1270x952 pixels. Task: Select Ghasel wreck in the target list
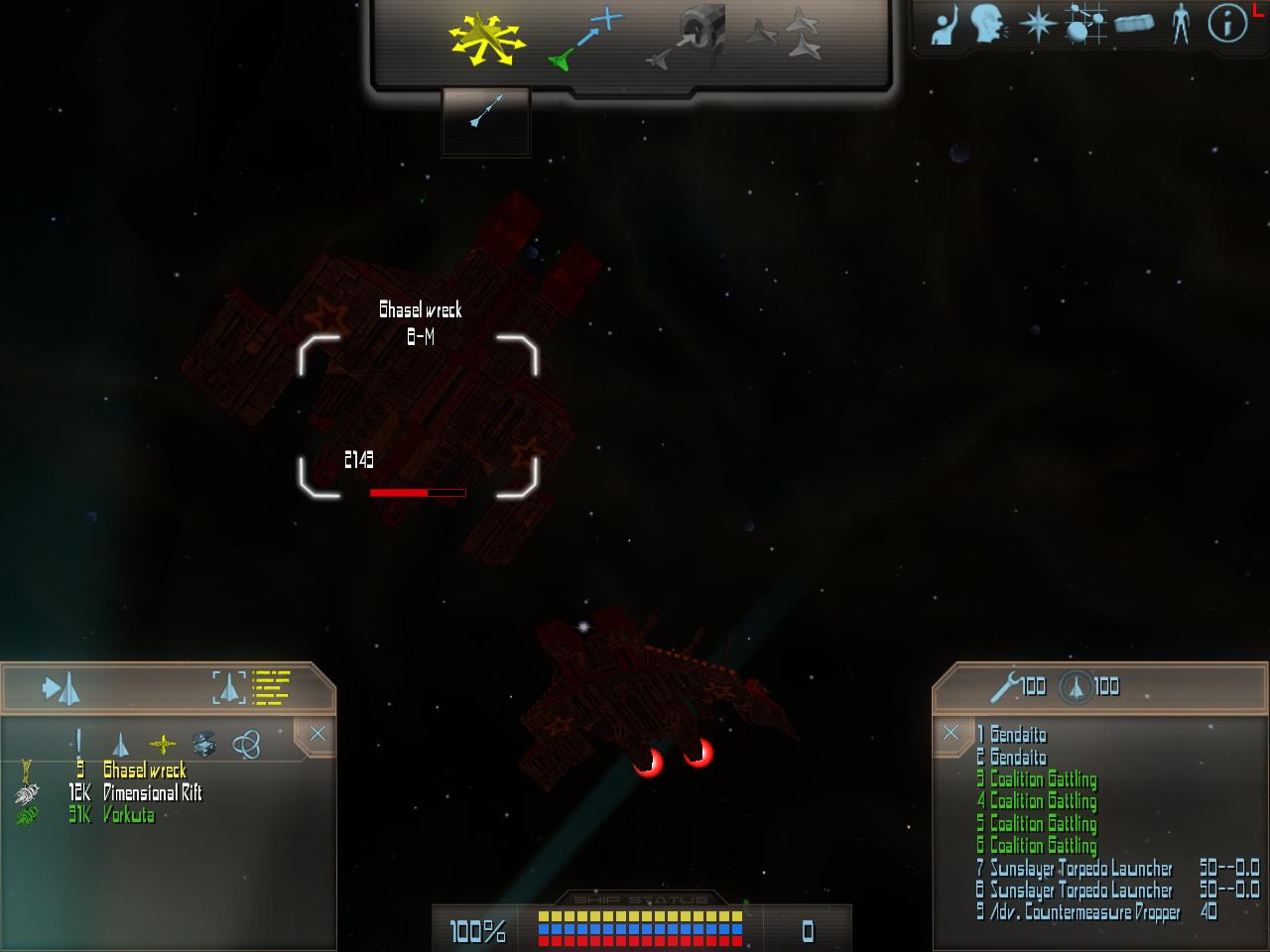145,771
